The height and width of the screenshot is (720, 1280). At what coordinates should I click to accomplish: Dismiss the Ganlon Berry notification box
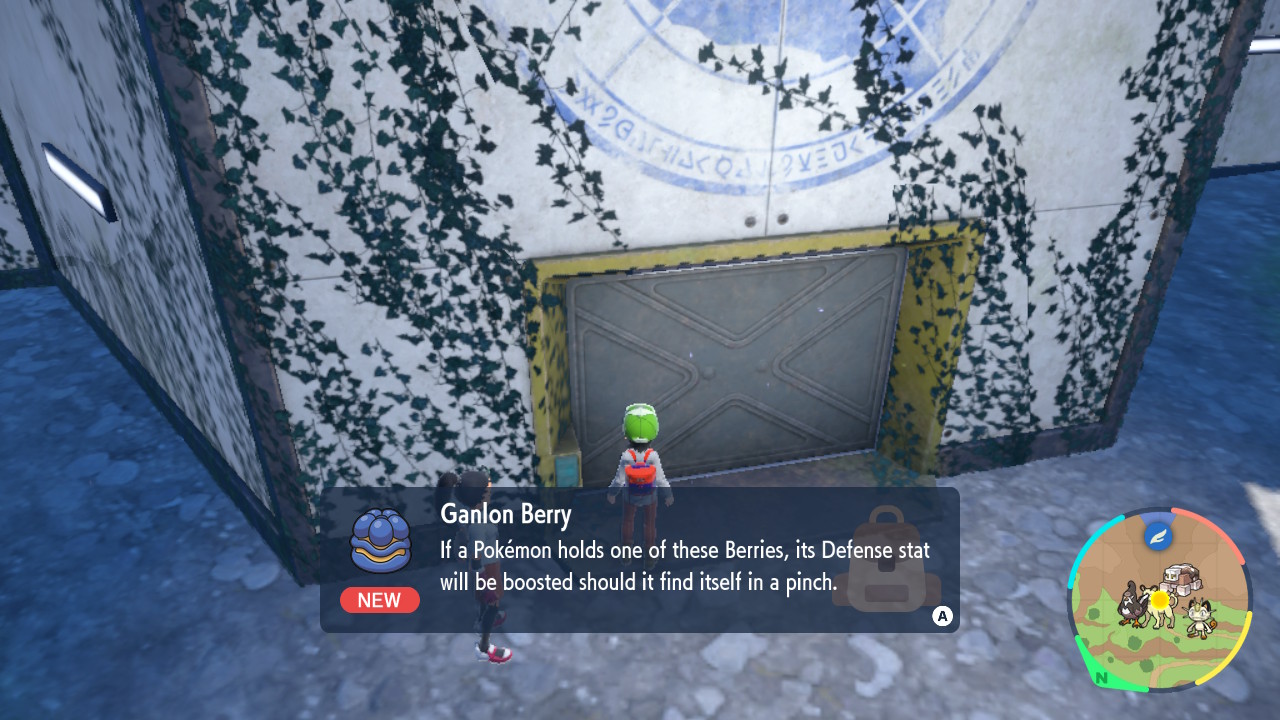pos(941,616)
